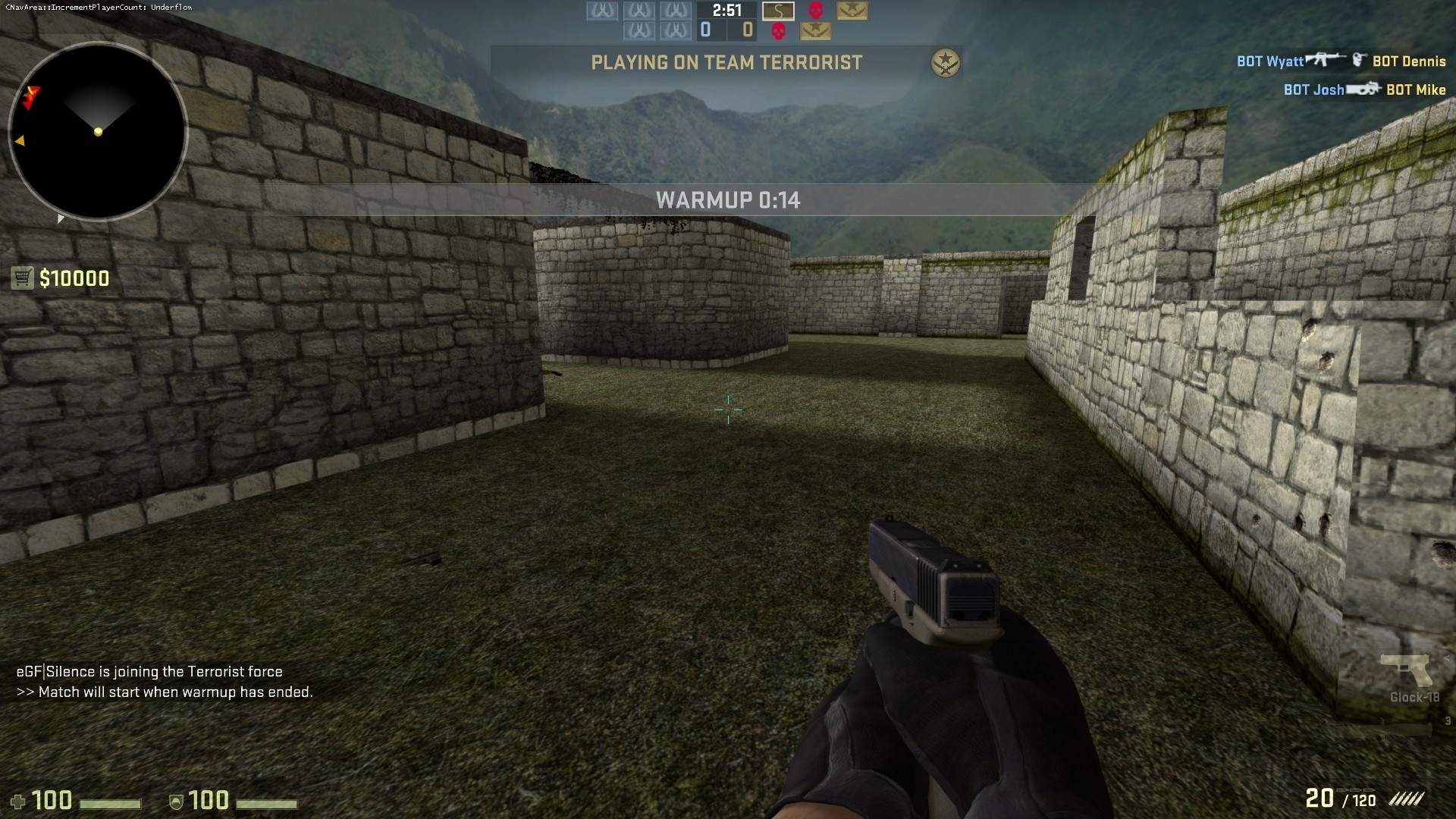Click the WARMUP 0:14 countdown banner

click(728, 200)
